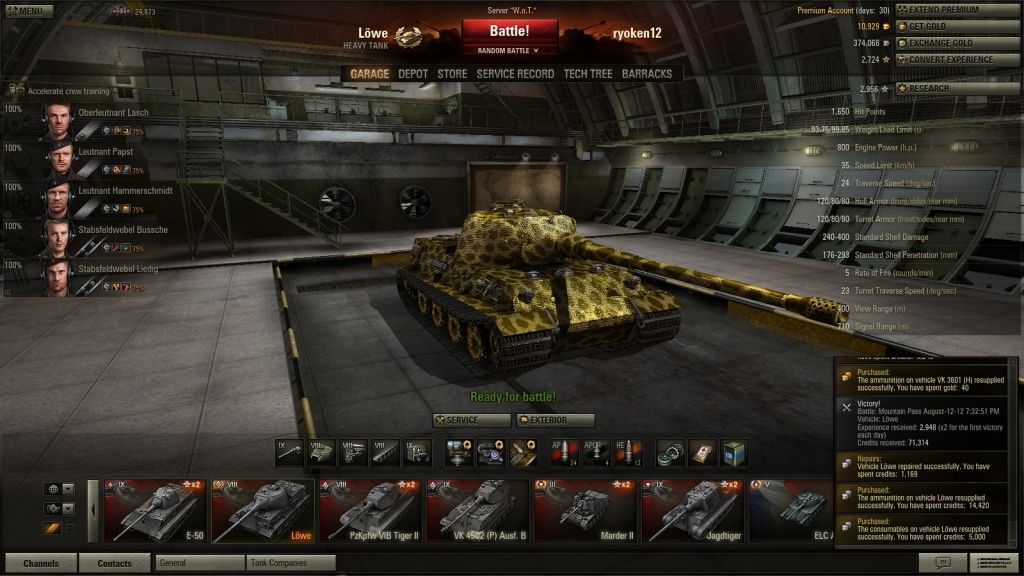This screenshot has height=576, width=1024.
Task: Open the Store tab
Action: 452,74
